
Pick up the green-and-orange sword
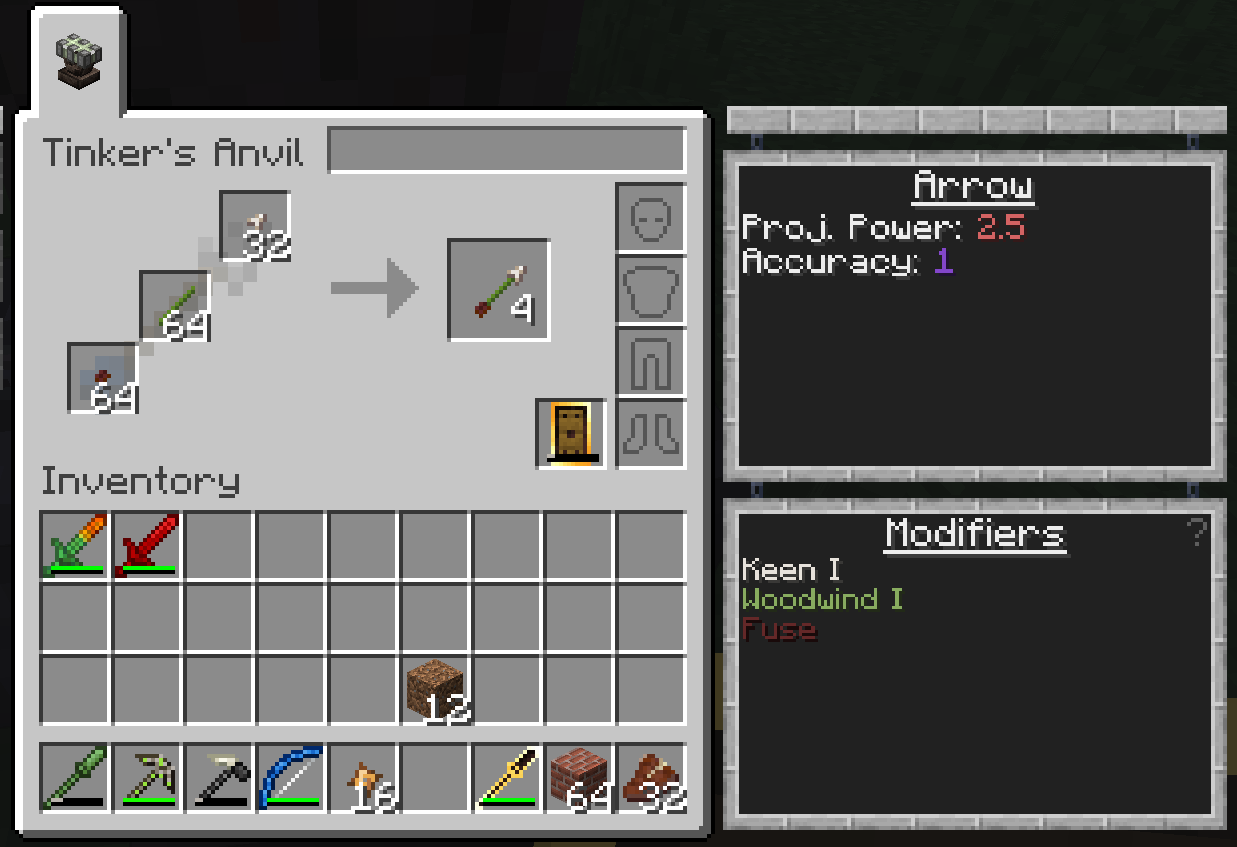pyautogui.click(x=75, y=545)
